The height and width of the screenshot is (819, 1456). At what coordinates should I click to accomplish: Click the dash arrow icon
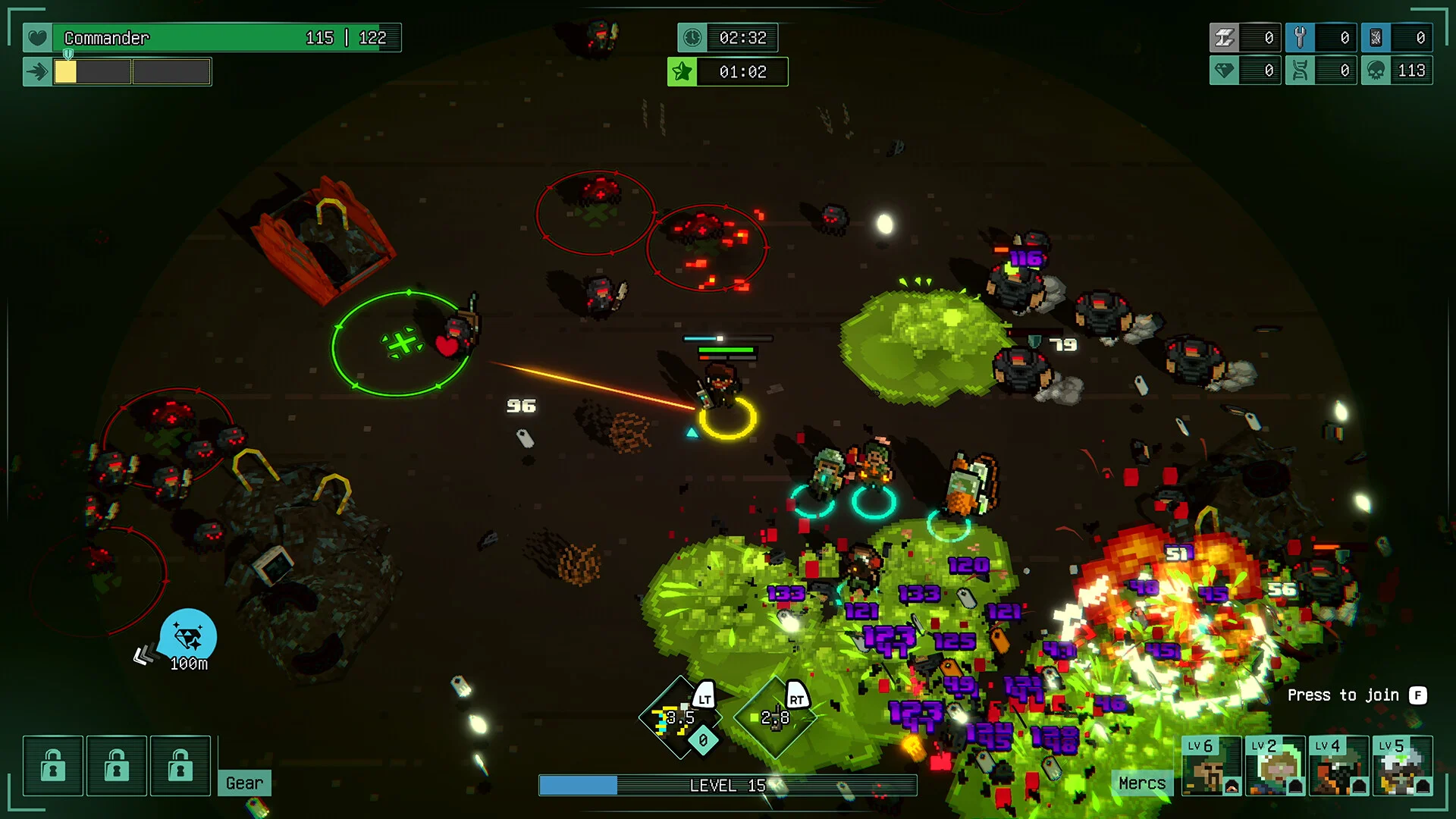pyautogui.click(x=37, y=72)
